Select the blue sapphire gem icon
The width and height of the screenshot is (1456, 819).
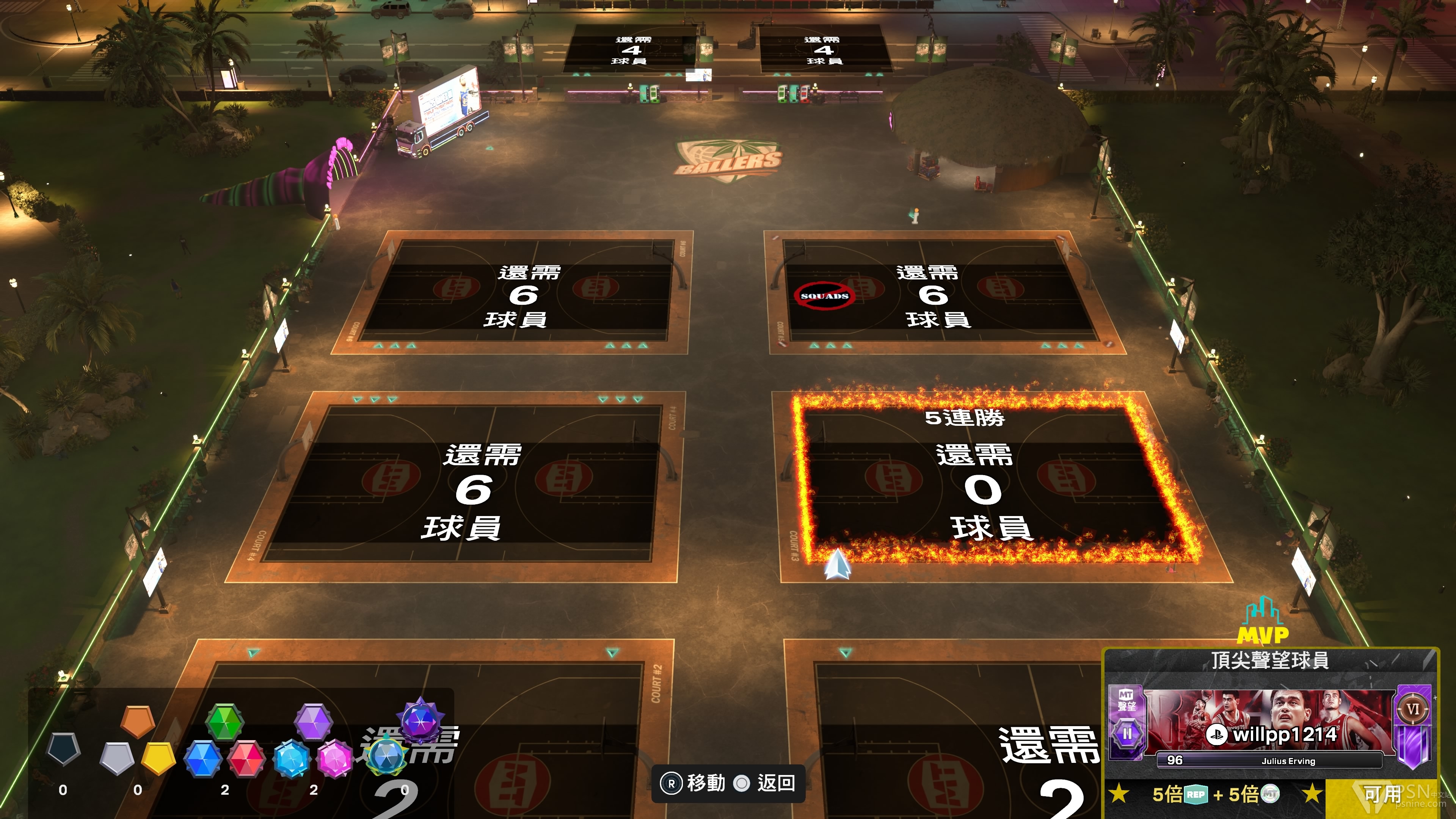203,758
